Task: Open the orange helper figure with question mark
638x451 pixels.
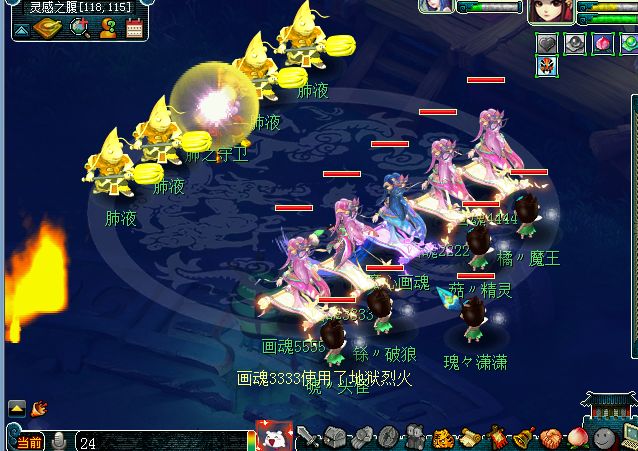Action: click(107, 27)
